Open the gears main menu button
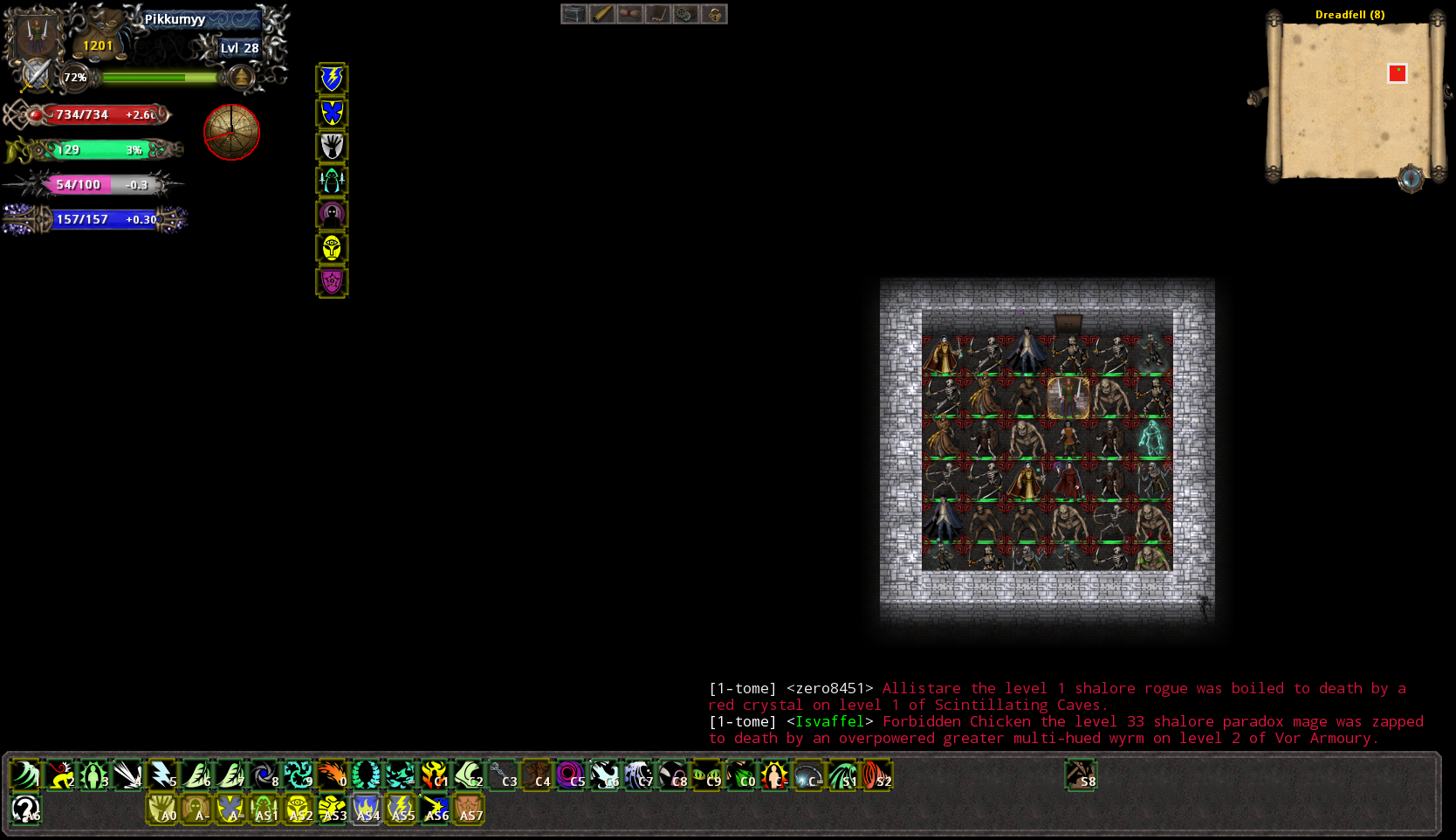This screenshot has width=1456, height=840. 685,14
